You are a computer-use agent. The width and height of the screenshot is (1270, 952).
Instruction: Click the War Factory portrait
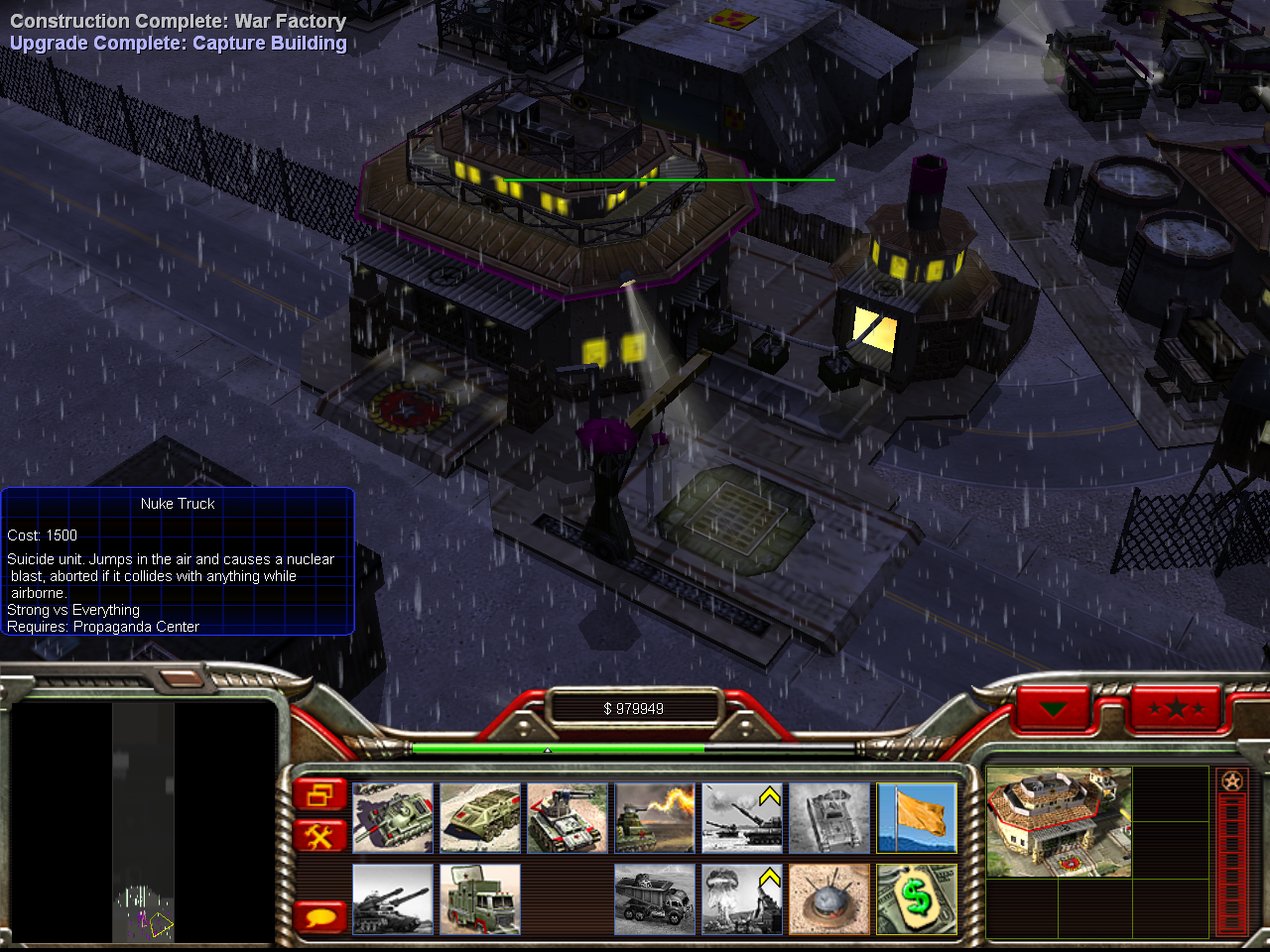(1059, 822)
